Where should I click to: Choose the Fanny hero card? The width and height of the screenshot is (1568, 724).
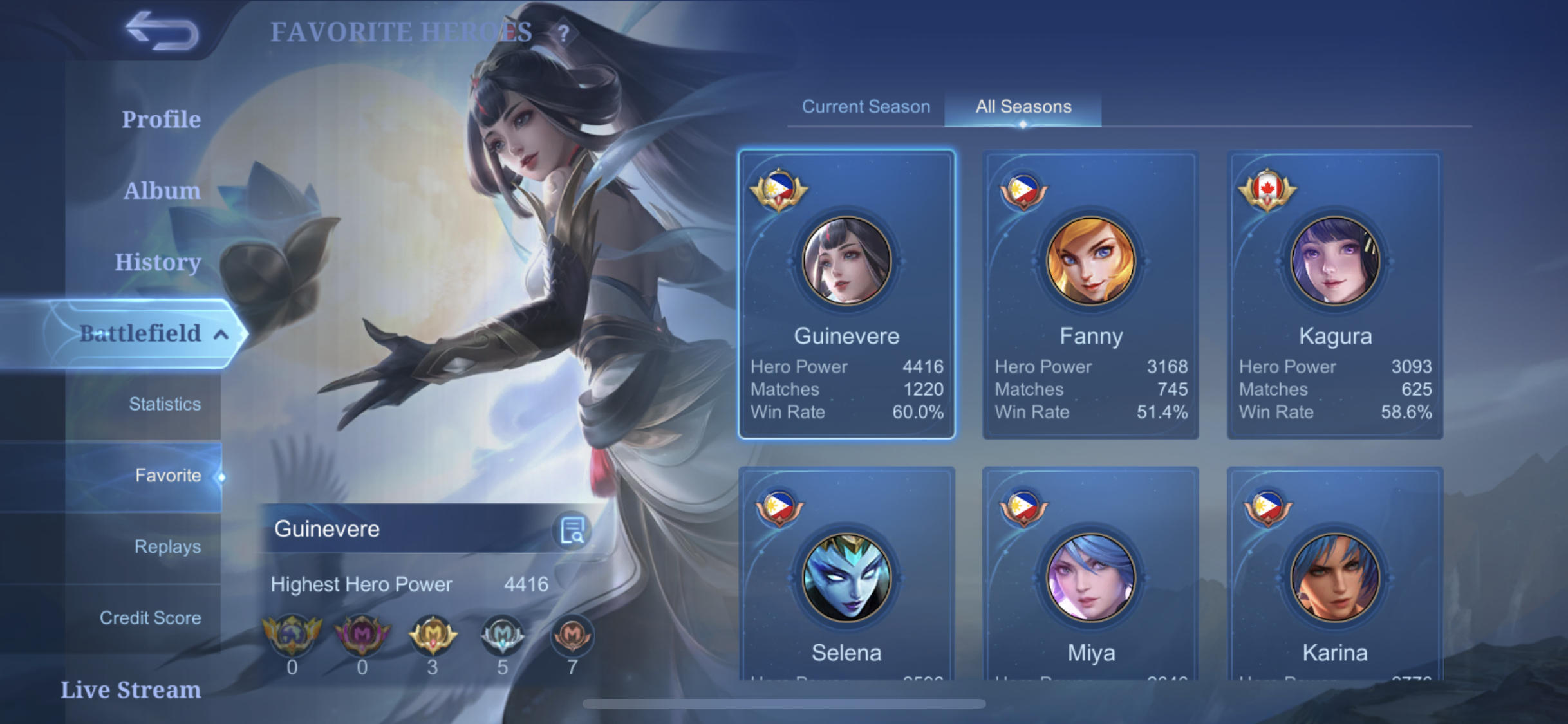(1090, 295)
